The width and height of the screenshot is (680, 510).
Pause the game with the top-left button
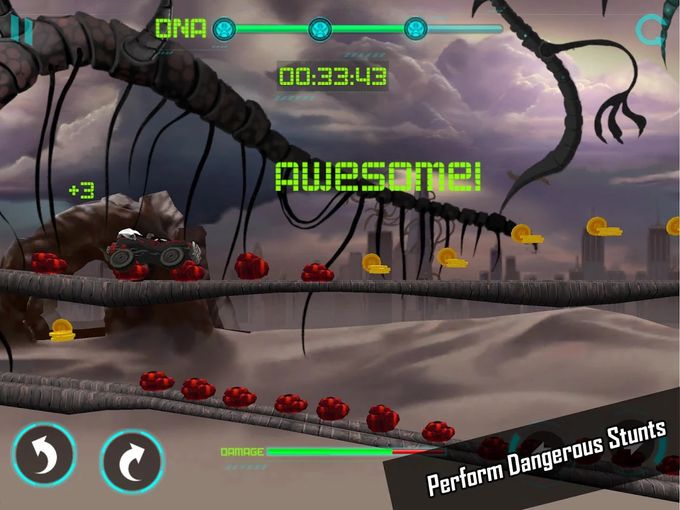(x=19, y=29)
